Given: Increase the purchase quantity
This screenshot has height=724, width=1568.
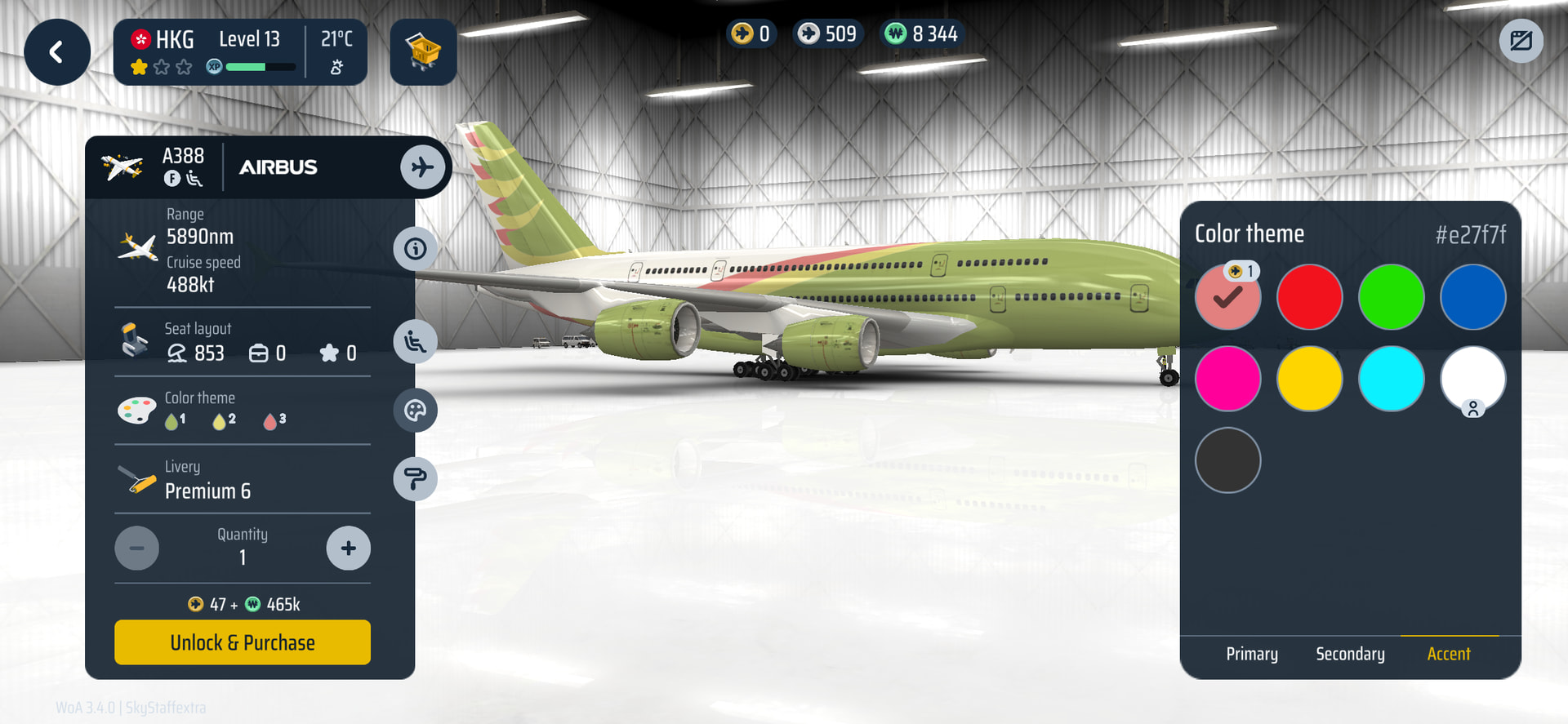Looking at the screenshot, I should pos(348,549).
